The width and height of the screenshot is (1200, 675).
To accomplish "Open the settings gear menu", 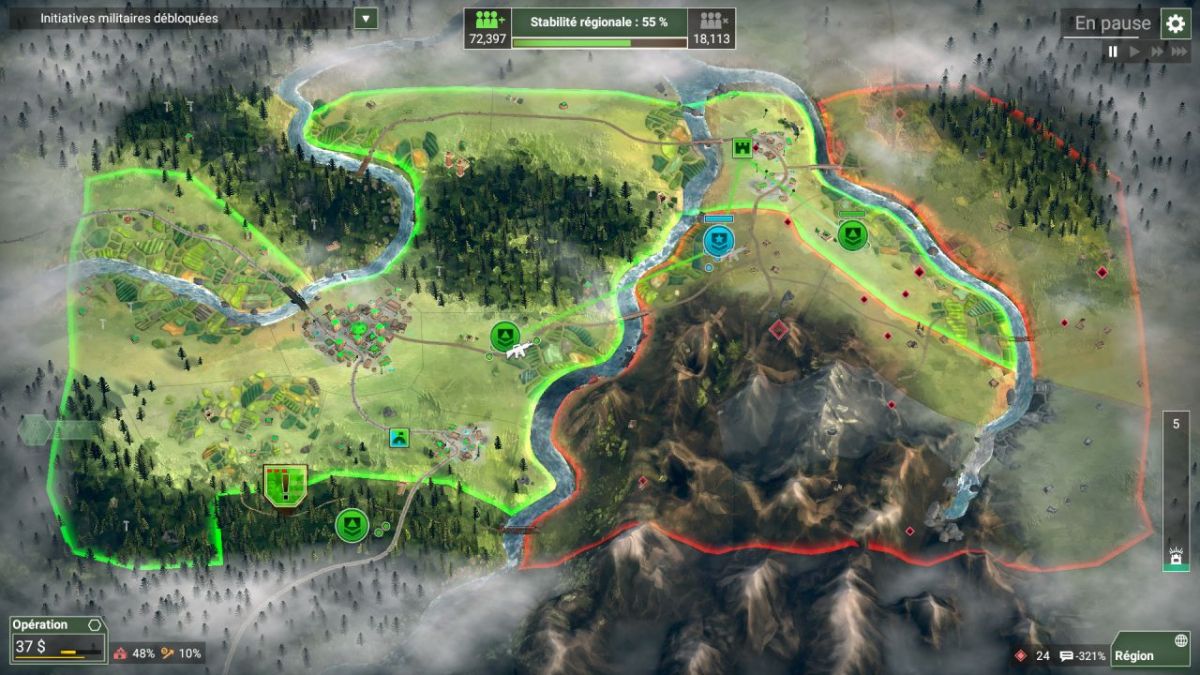I will (x=1175, y=23).
